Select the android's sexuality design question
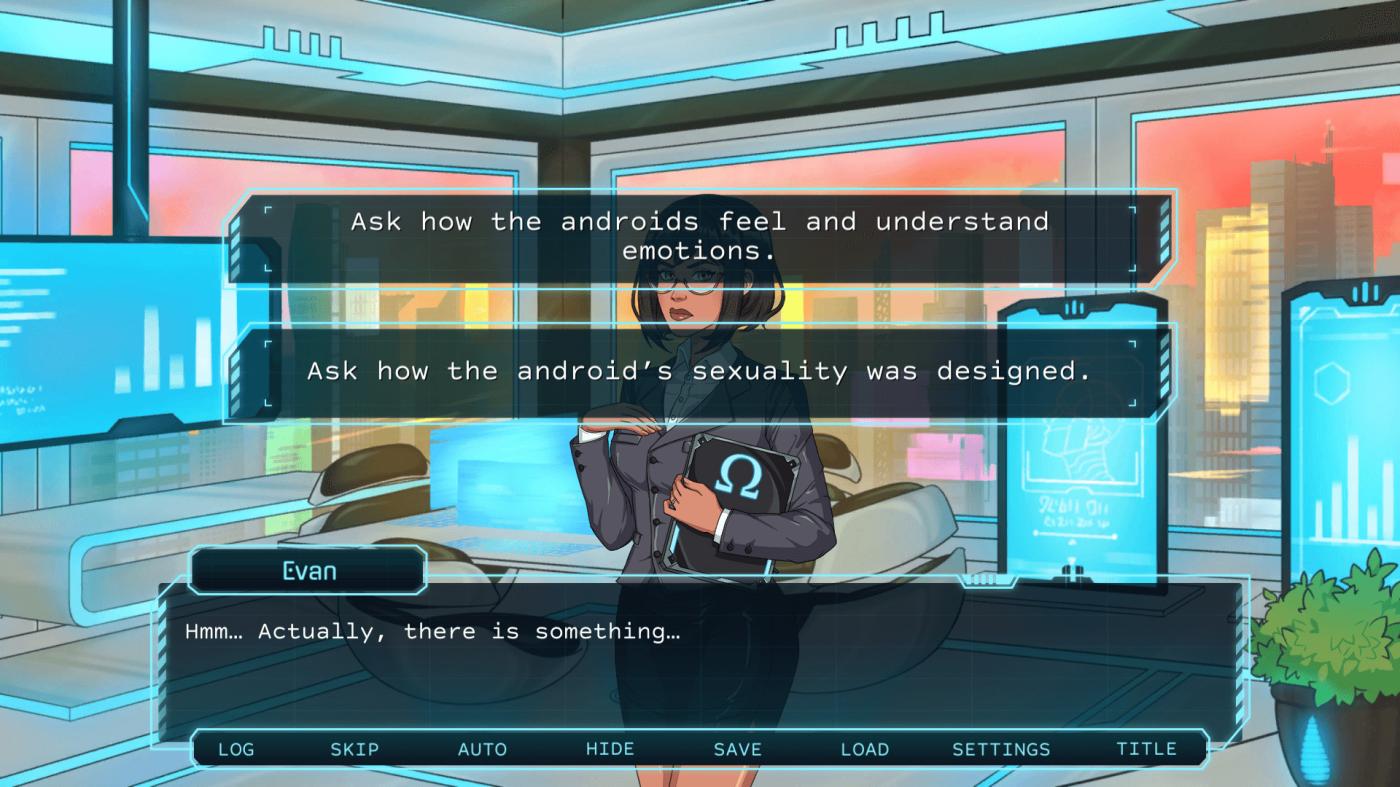This screenshot has height=787, width=1400. (699, 372)
